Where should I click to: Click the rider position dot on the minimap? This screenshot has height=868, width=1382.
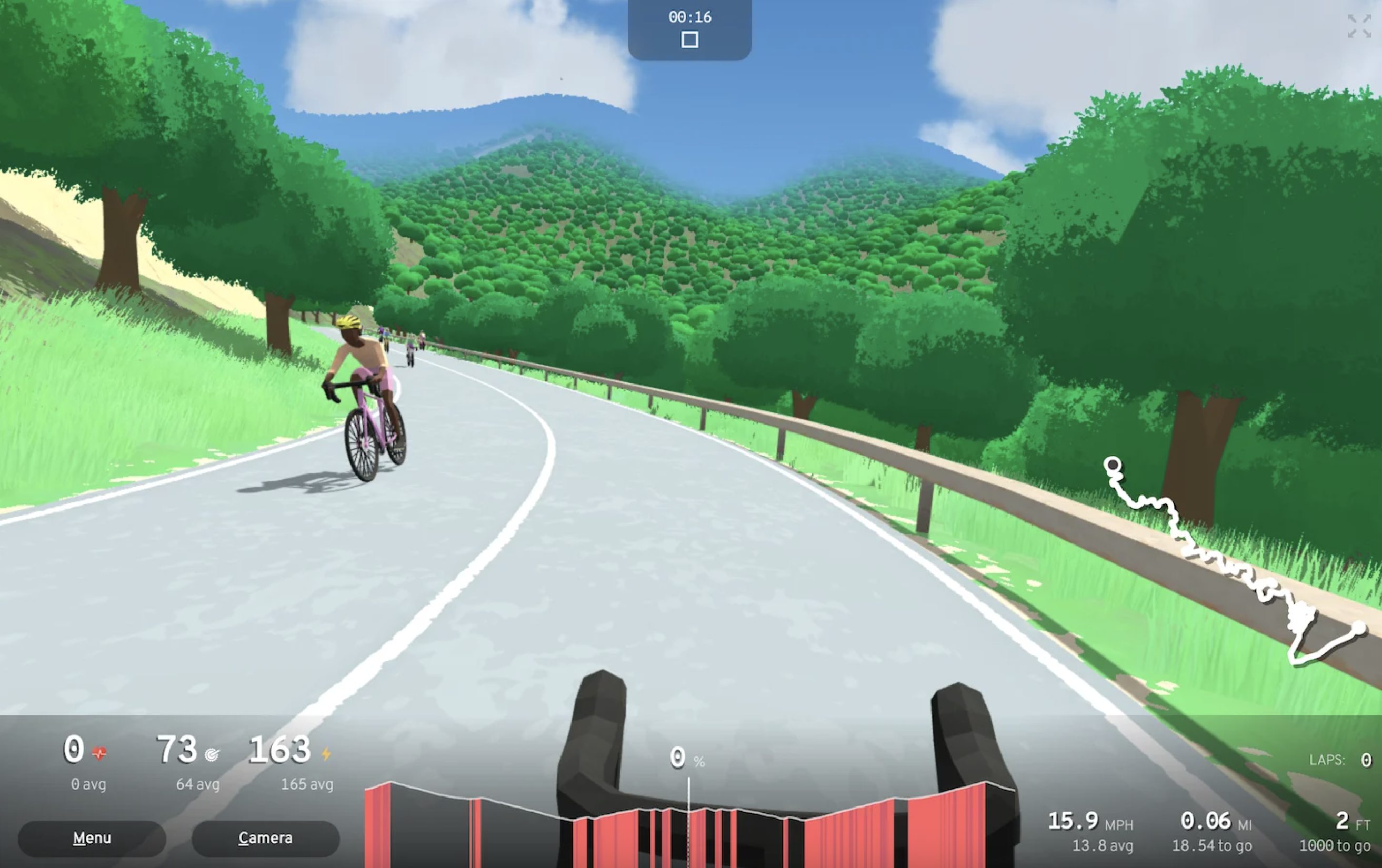click(1114, 465)
